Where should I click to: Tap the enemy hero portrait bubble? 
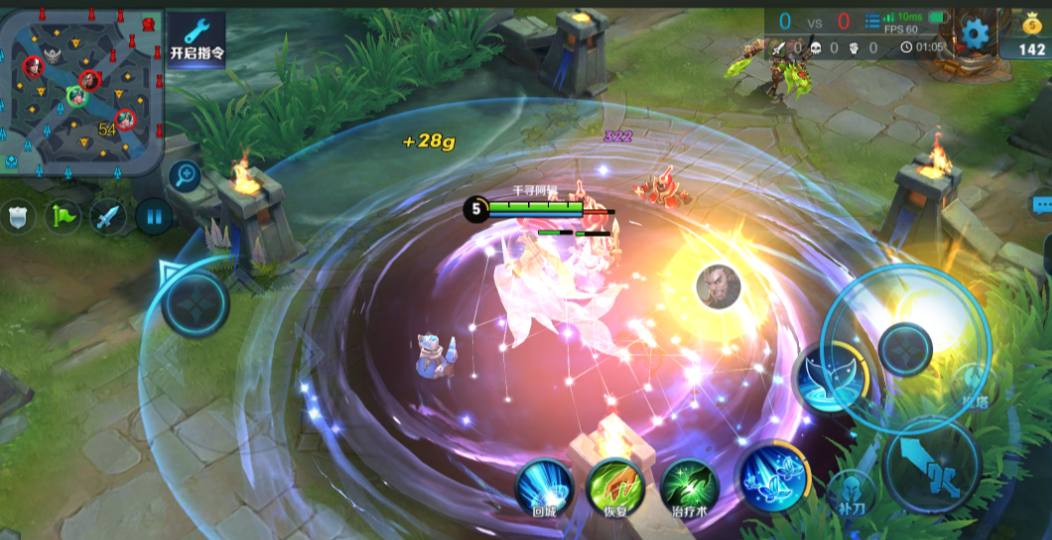[718, 287]
